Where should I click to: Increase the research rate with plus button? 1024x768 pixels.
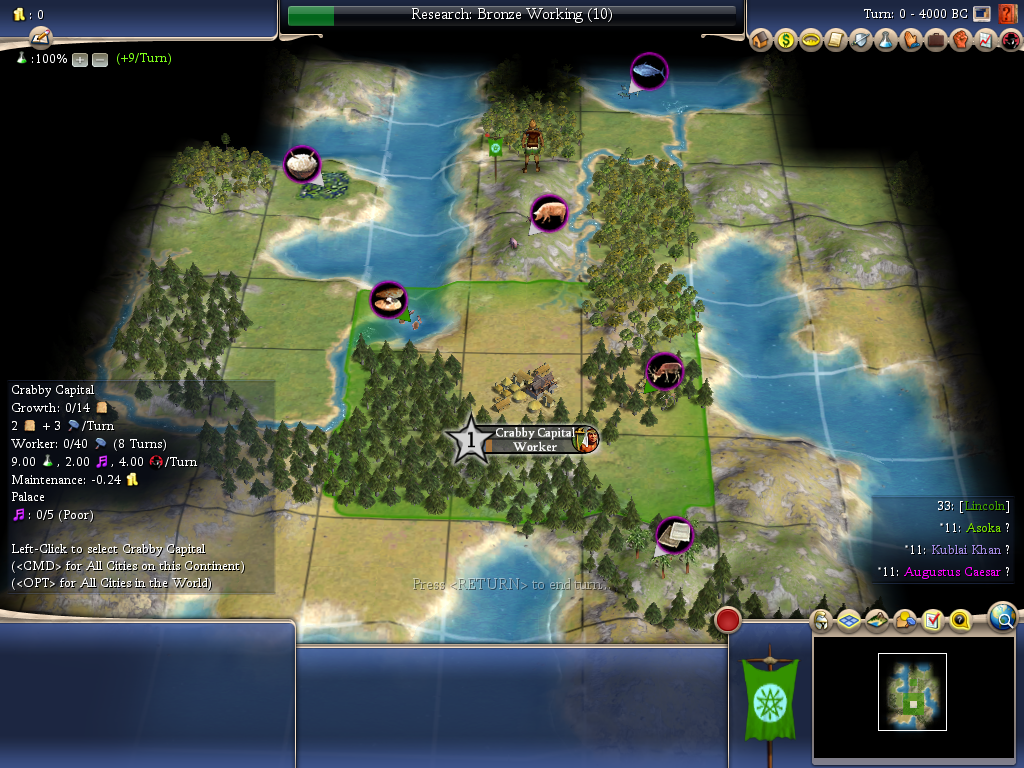(80, 59)
